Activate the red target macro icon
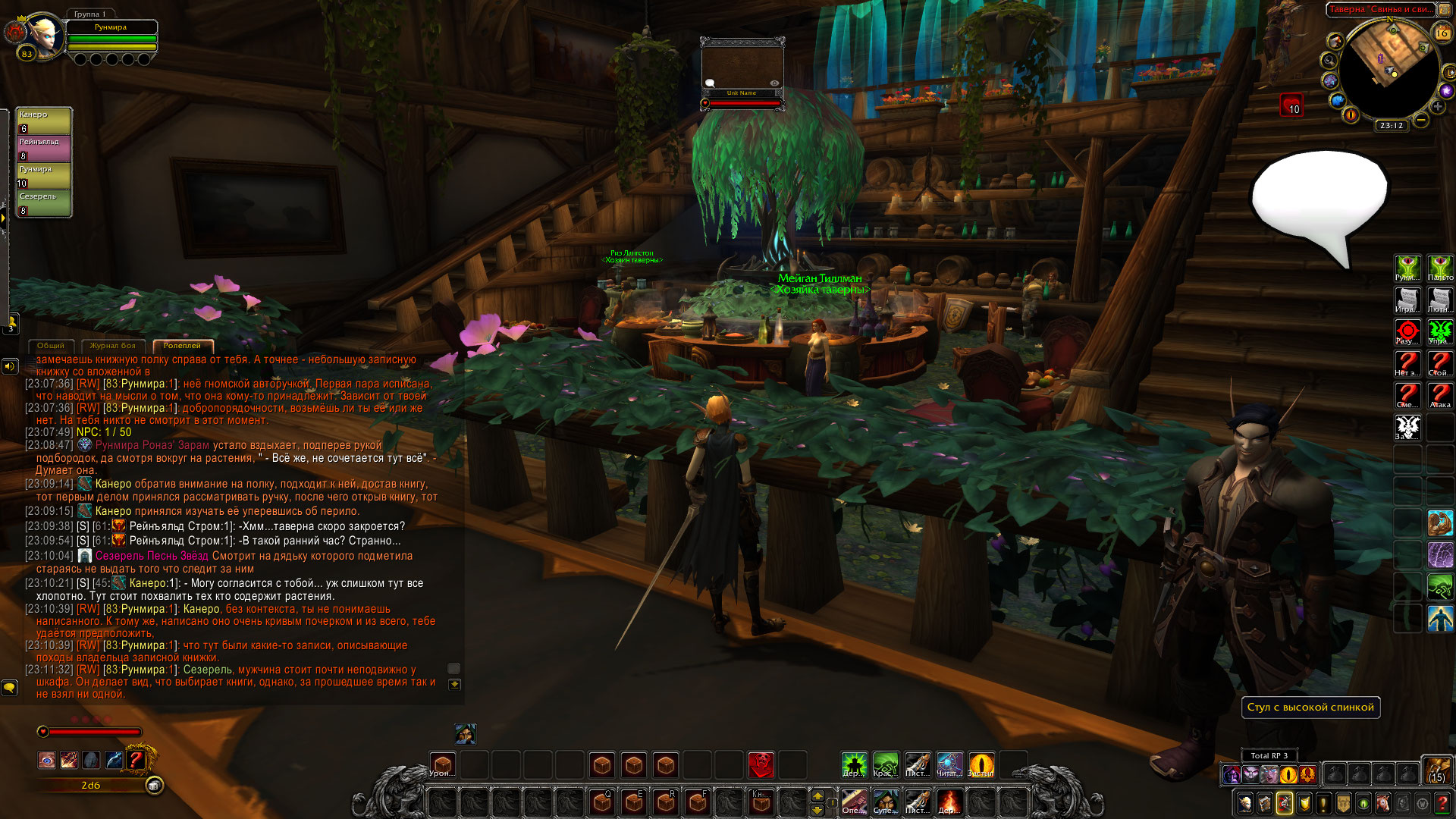 tap(1407, 332)
